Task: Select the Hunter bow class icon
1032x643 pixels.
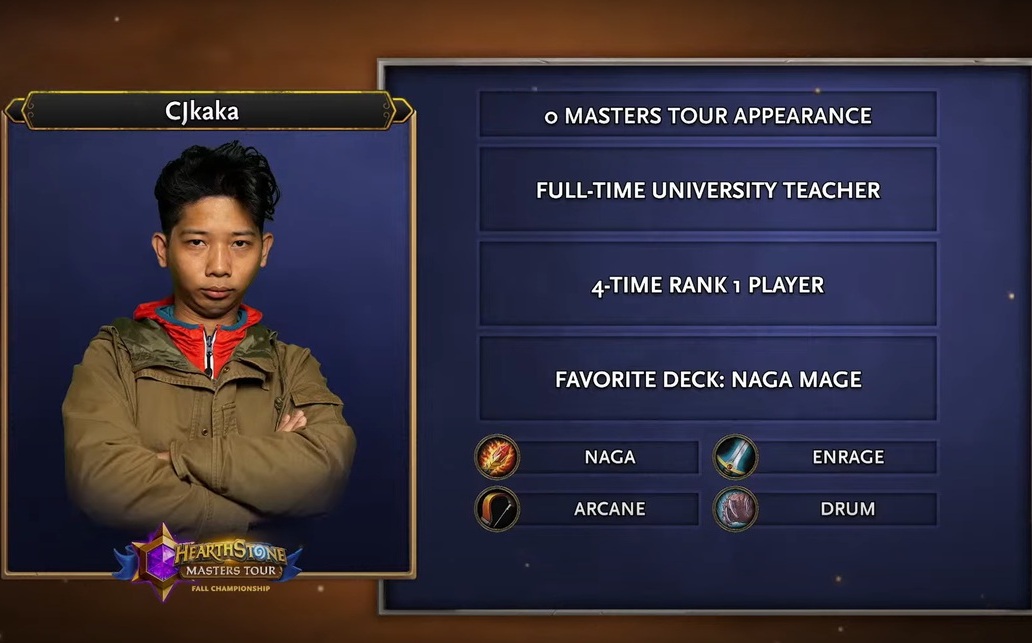Action: tap(497, 509)
